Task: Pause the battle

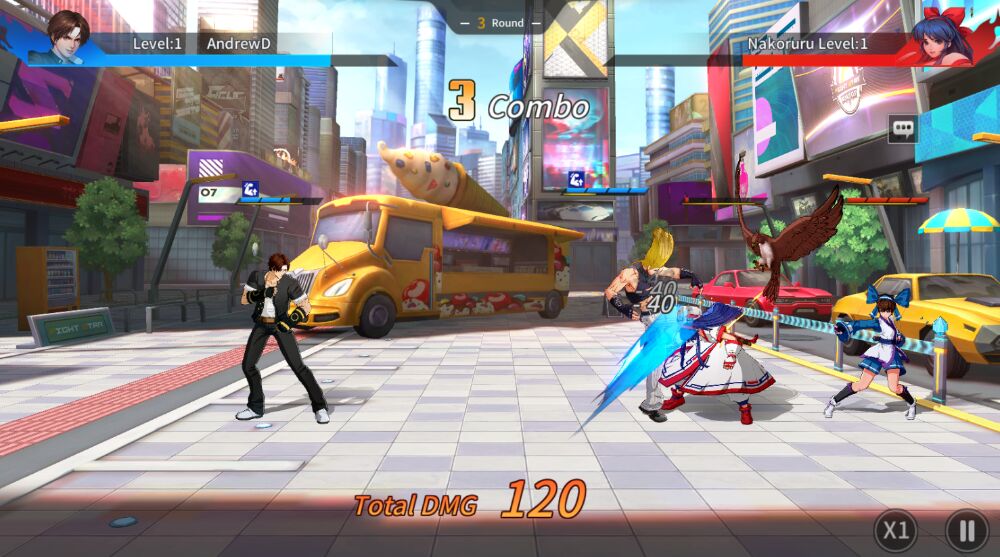Action: [x=966, y=530]
